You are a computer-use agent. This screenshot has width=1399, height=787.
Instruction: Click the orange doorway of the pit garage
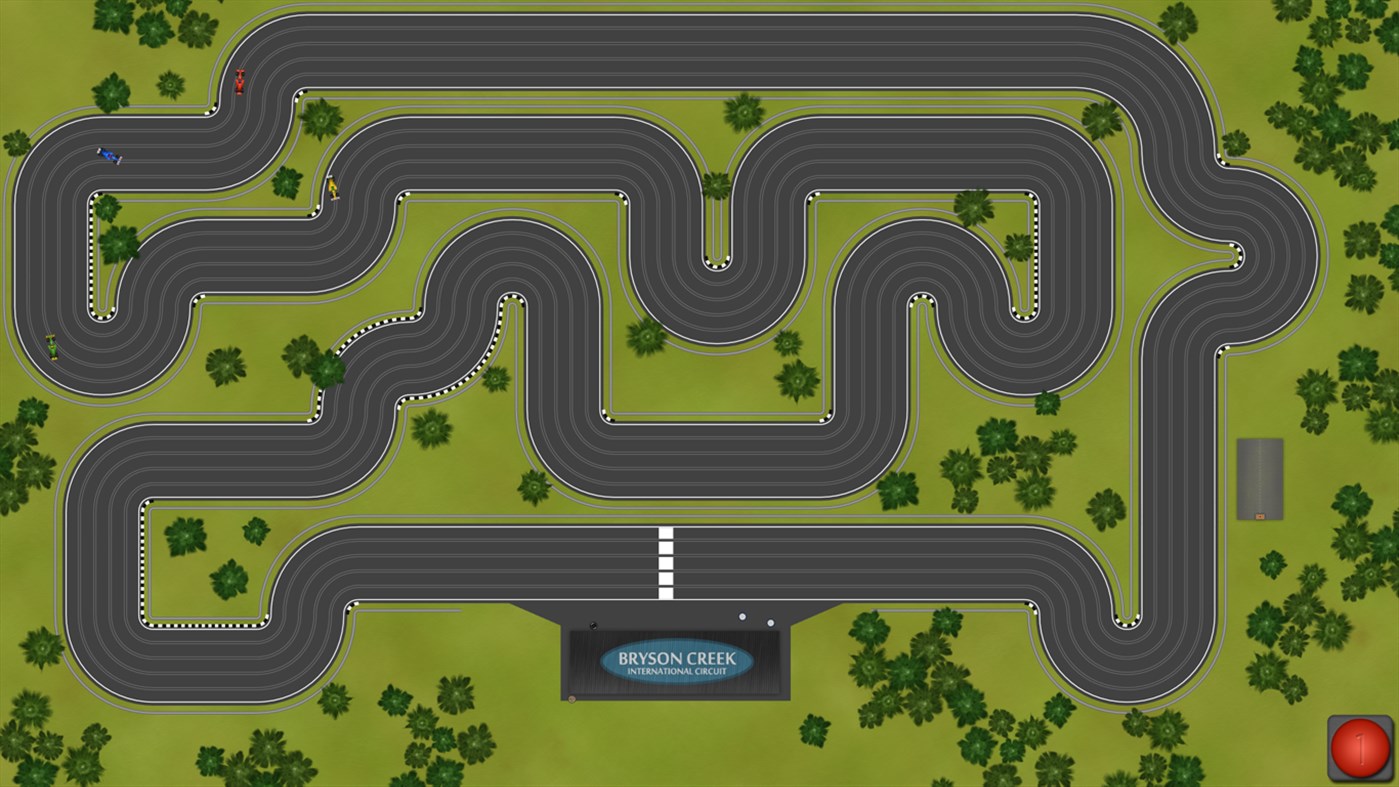[1260, 516]
